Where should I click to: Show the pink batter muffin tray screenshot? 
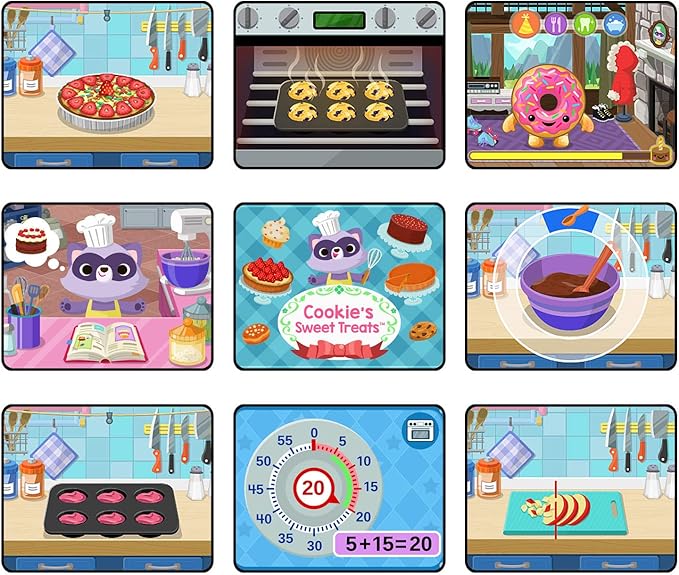click(x=107, y=489)
